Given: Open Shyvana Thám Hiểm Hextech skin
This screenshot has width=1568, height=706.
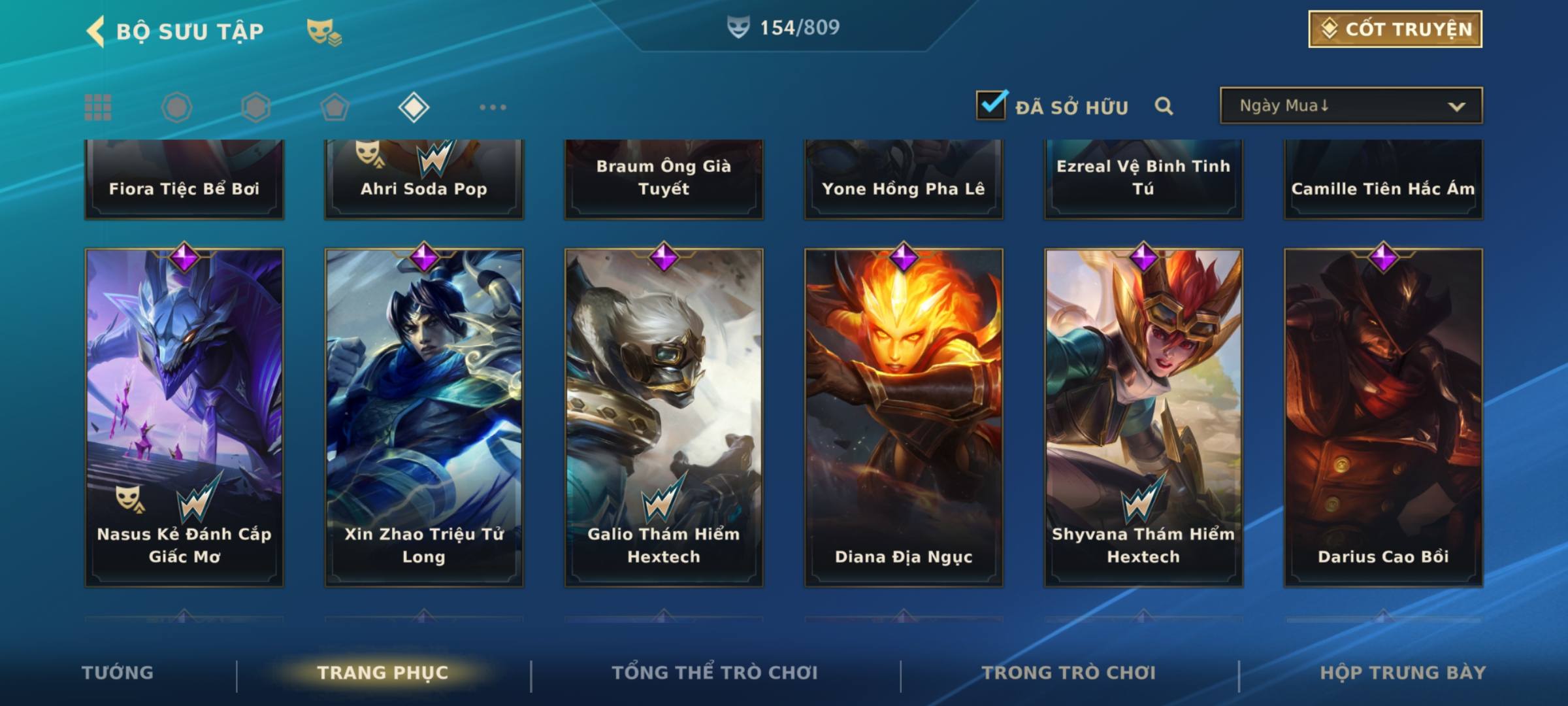Looking at the screenshot, I should tap(1143, 417).
